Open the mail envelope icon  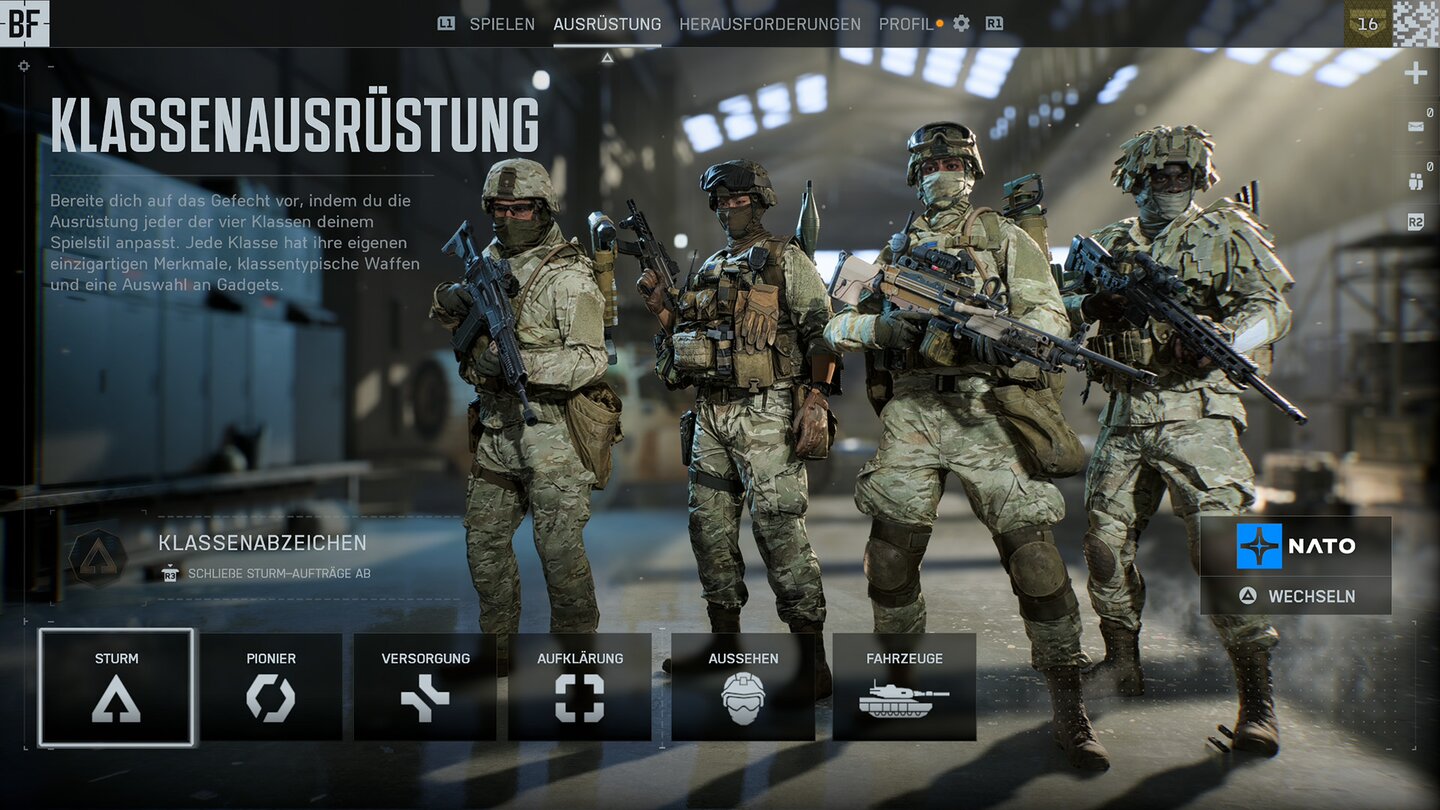coord(1416,127)
